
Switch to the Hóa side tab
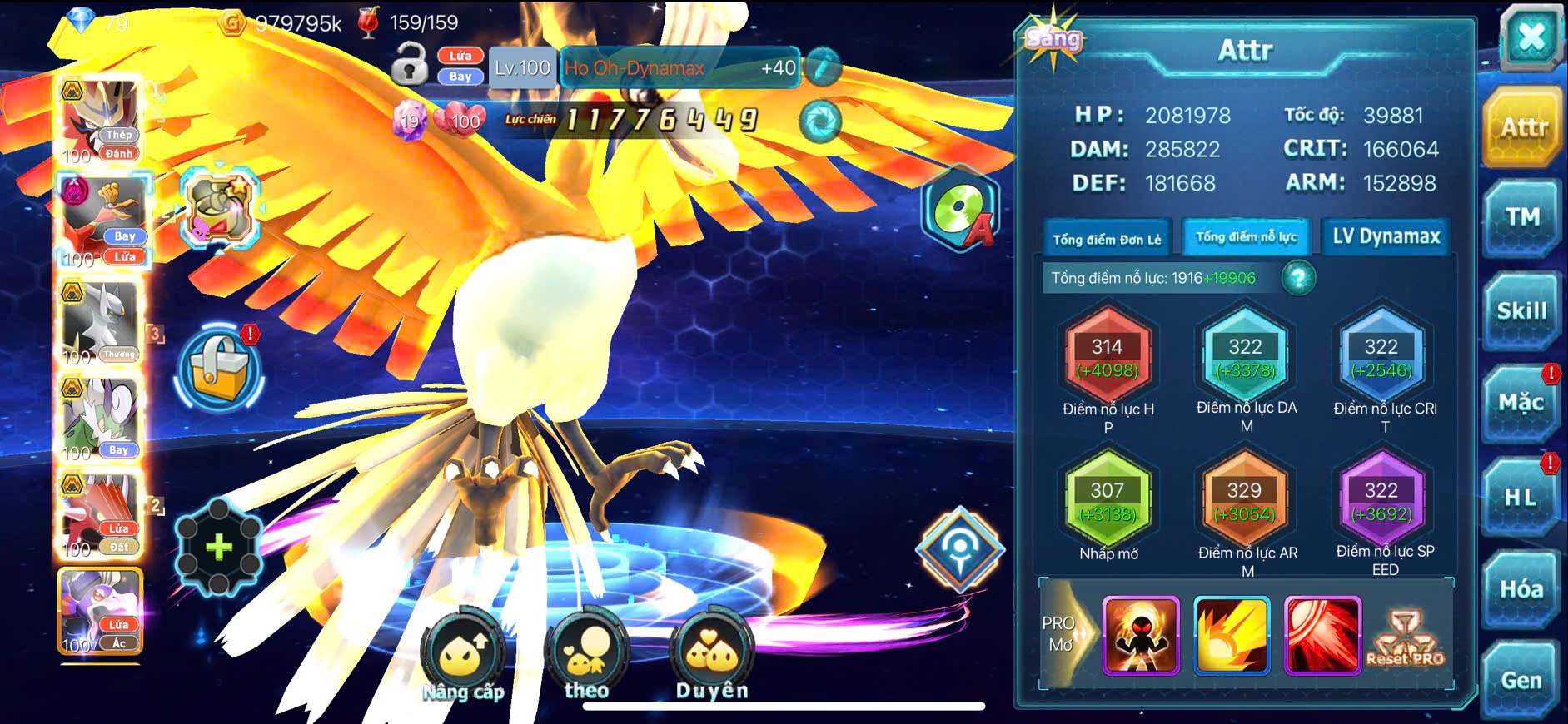[x=1522, y=589]
